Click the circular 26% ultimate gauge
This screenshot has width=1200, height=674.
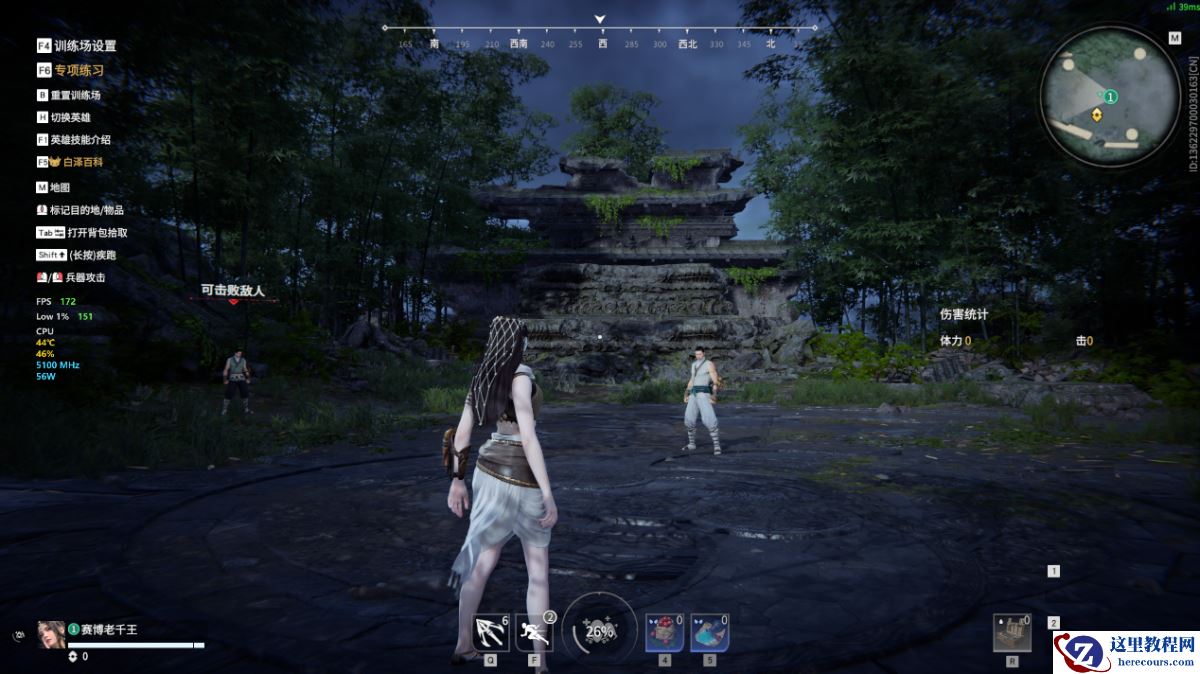[x=599, y=631]
